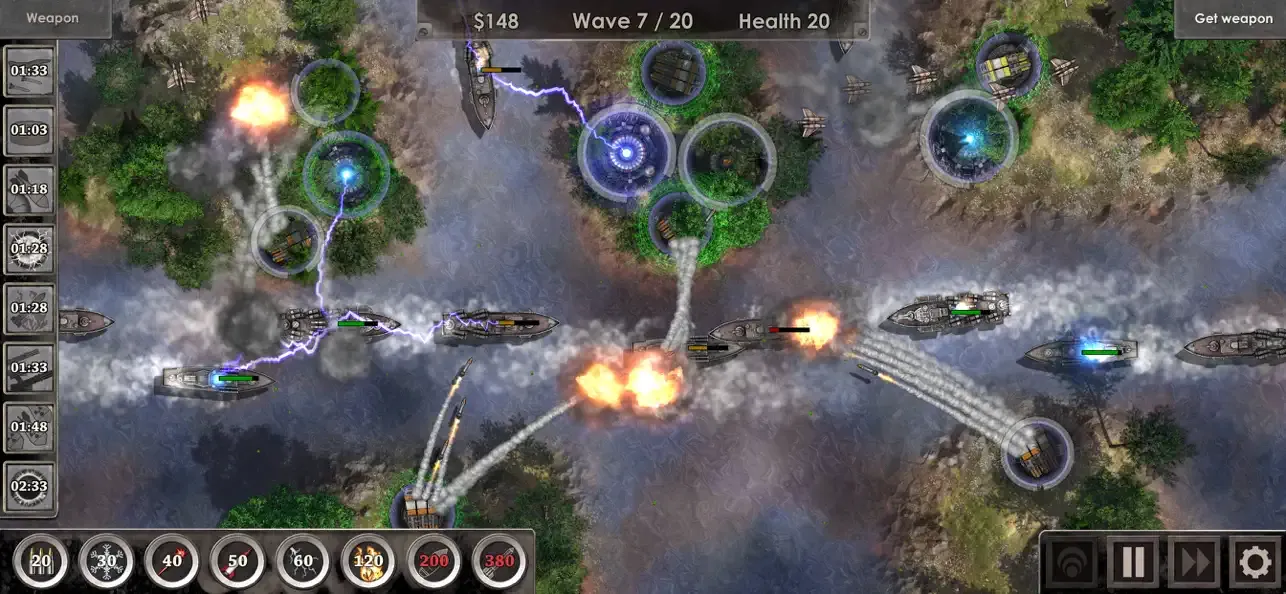This screenshot has height=594, width=1286.
Task: Click the special weapon with 01:03 cooldown
Action: click(29, 131)
